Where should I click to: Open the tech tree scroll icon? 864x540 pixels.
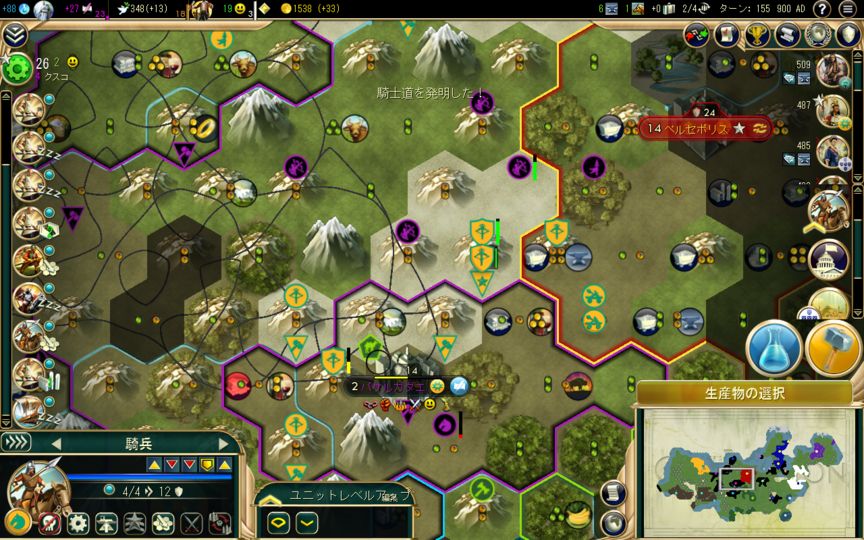click(789, 34)
